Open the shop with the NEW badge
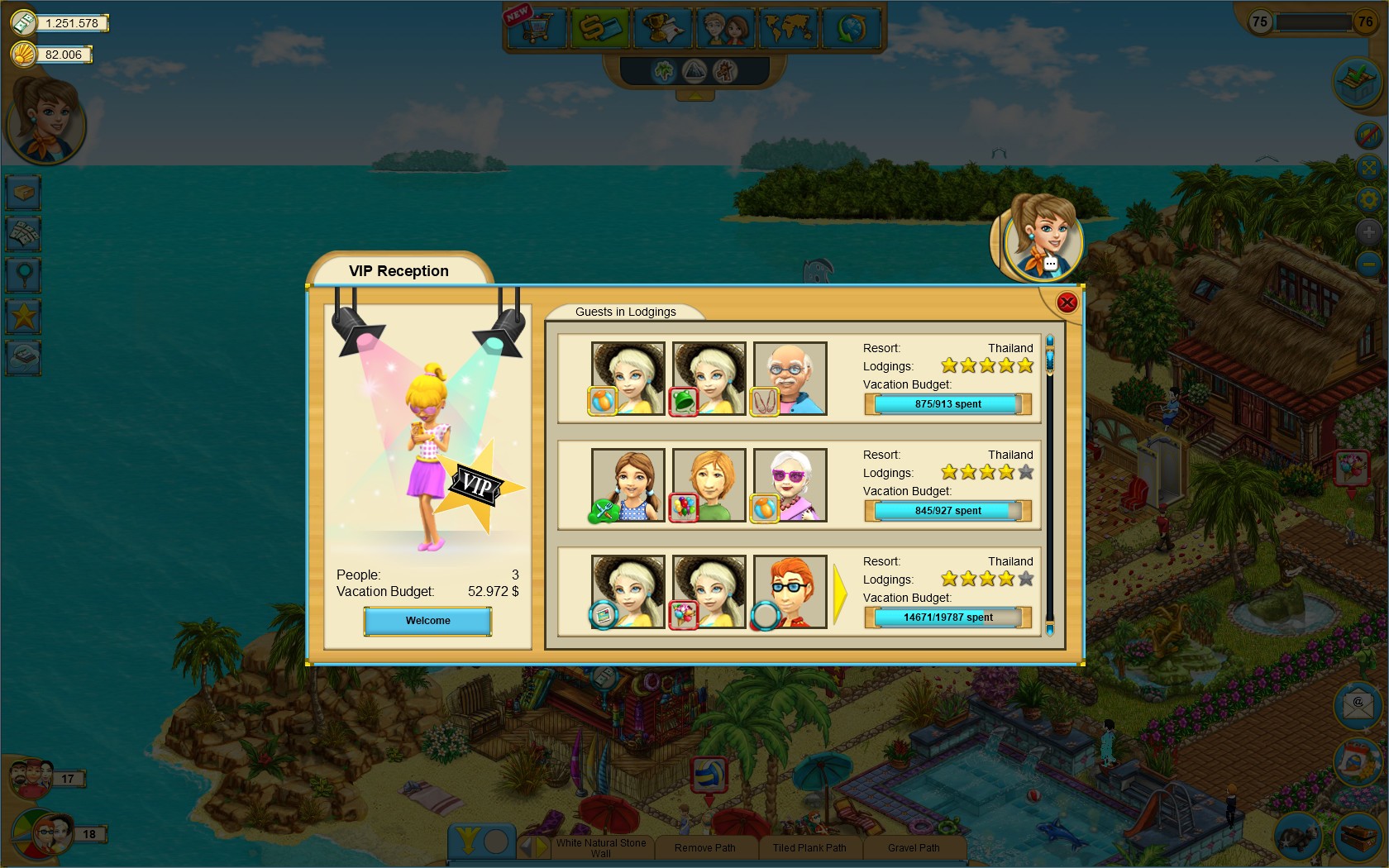Screen dimensions: 1389x868 pos(536,27)
